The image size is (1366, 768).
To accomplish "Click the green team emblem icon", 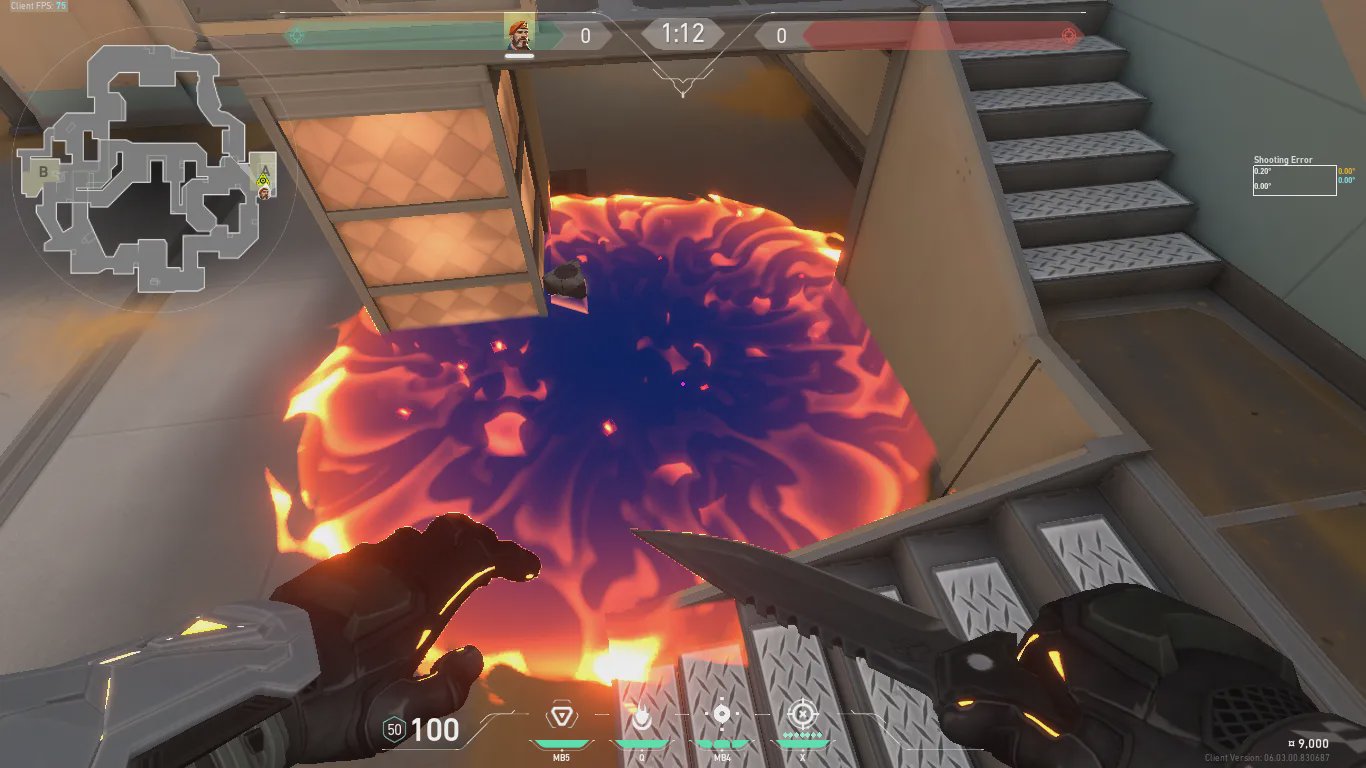I will pyautogui.click(x=295, y=36).
